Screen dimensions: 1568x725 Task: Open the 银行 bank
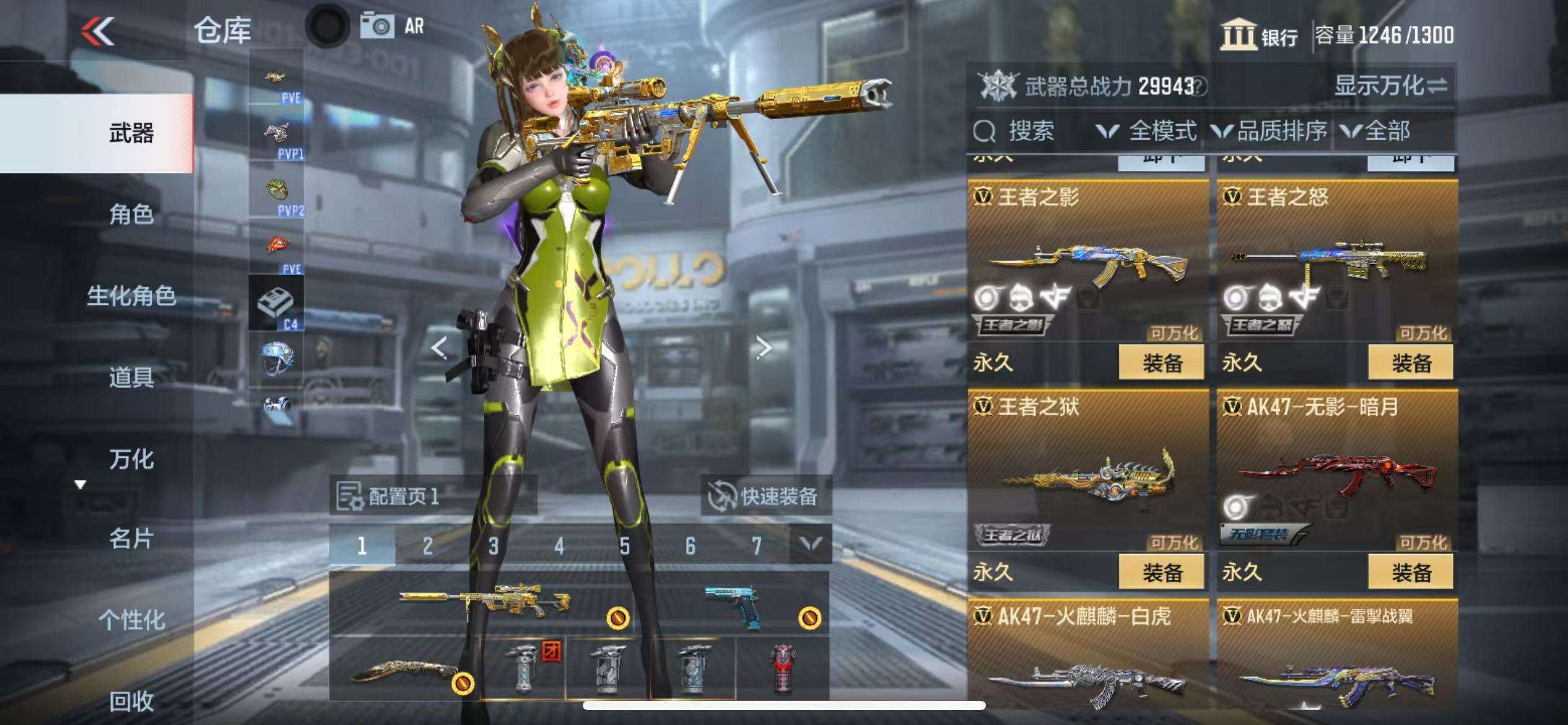pyautogui.click(x=1258, y=35)
